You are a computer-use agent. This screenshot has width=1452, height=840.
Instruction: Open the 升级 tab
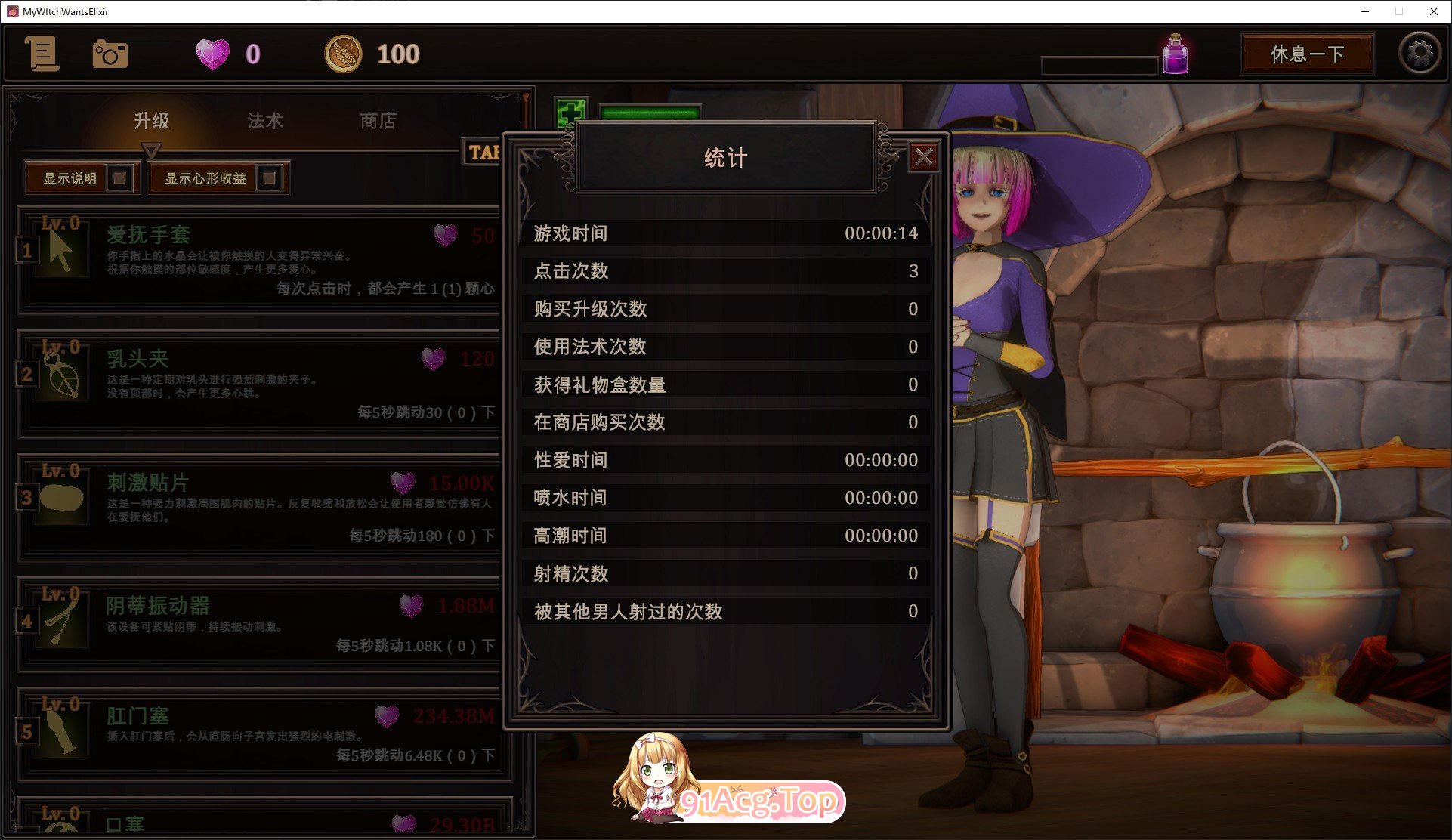click(x=153, y=122)
